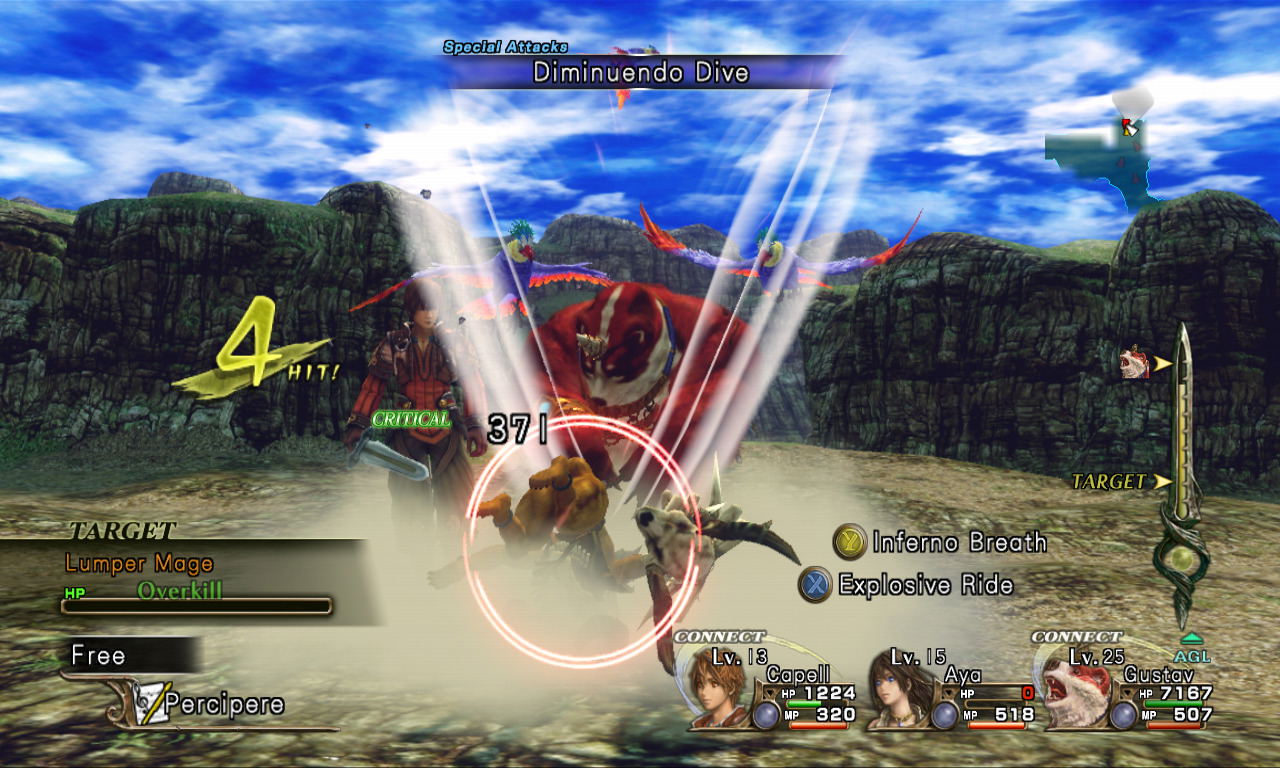Click the bear icon on the sword gauge
This screenshot has height=768, width=1280.
[x=1135, y=364]
